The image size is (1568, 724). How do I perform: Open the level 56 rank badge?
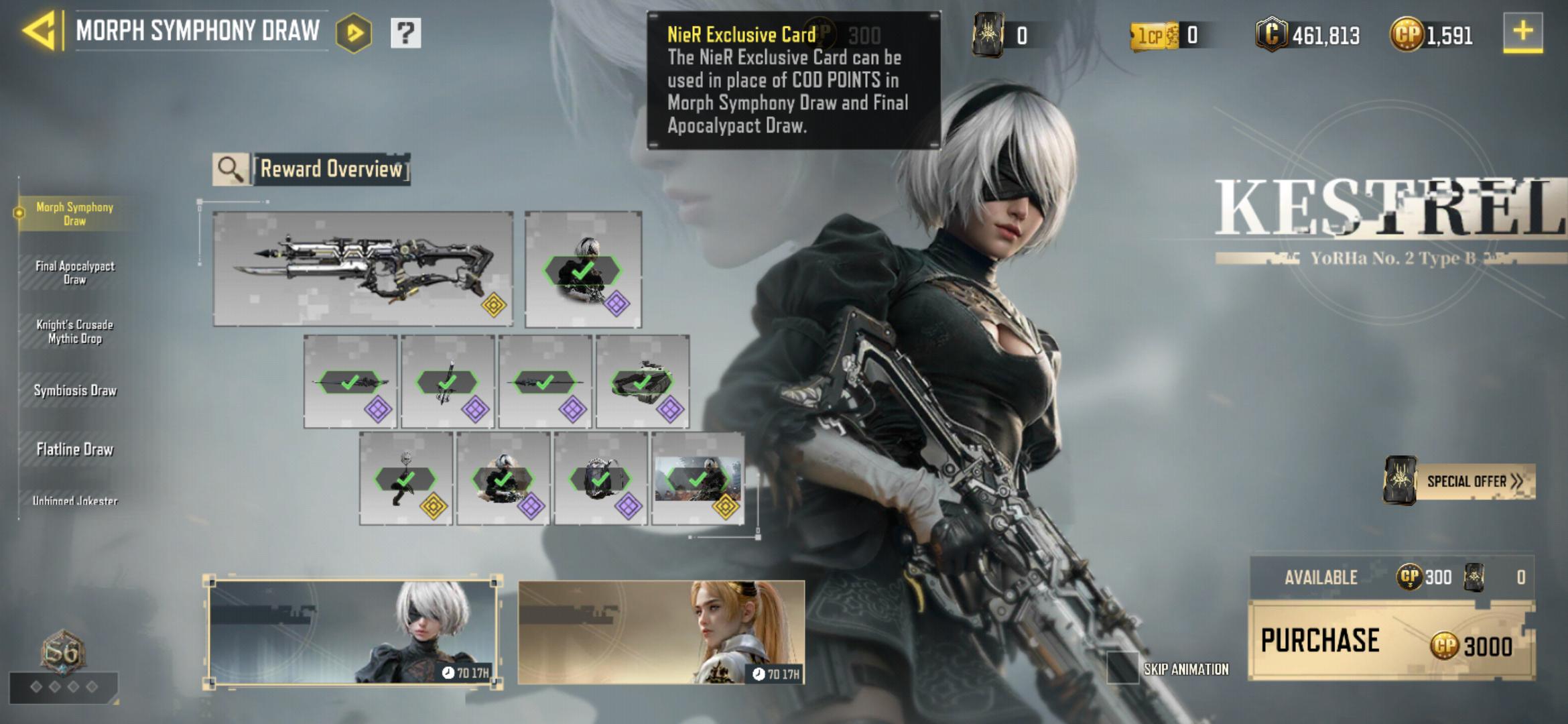62,650
